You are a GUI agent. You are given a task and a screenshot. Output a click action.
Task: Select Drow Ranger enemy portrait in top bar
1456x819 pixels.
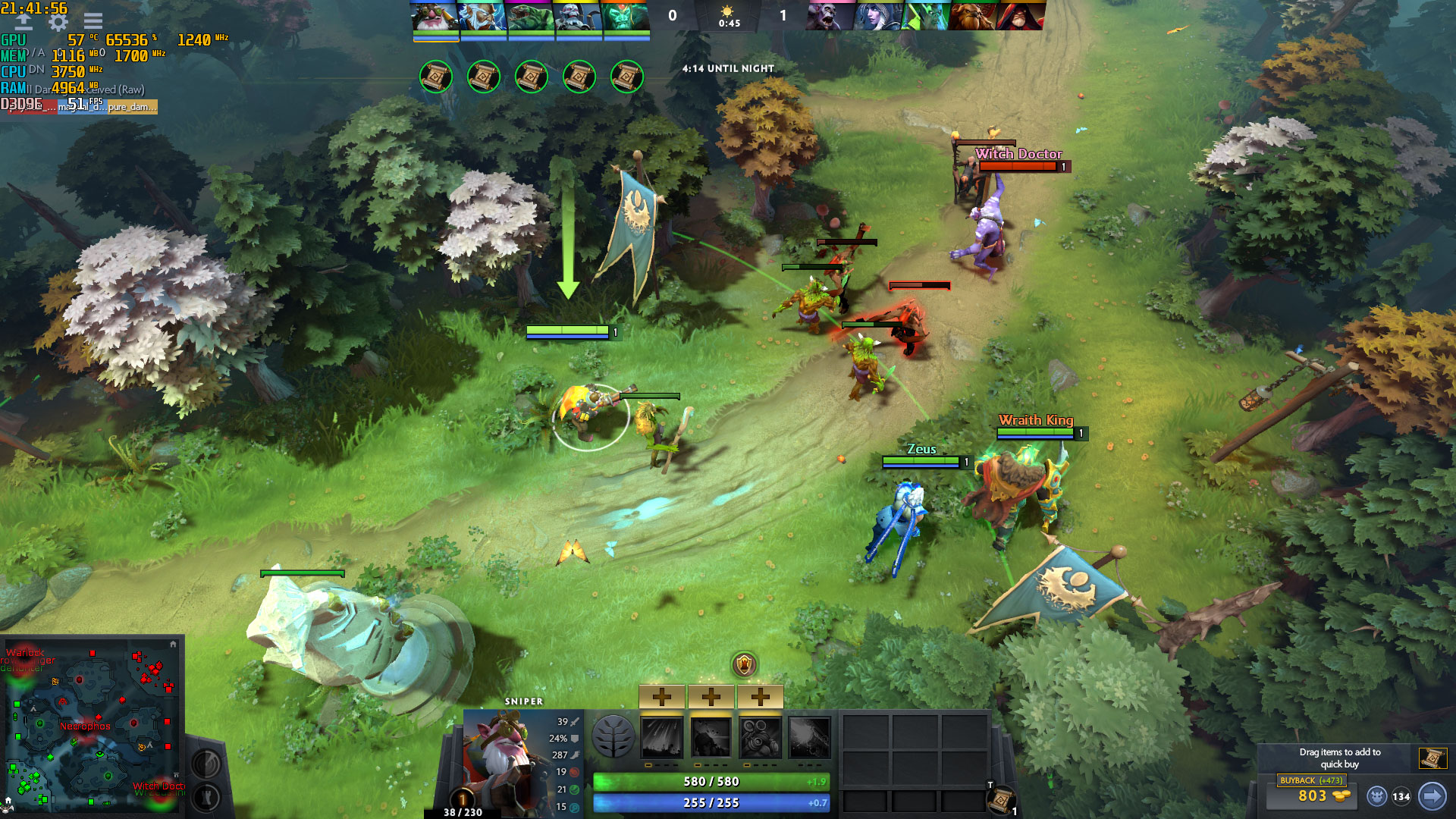pyautogui.click(x=877, y=17)
